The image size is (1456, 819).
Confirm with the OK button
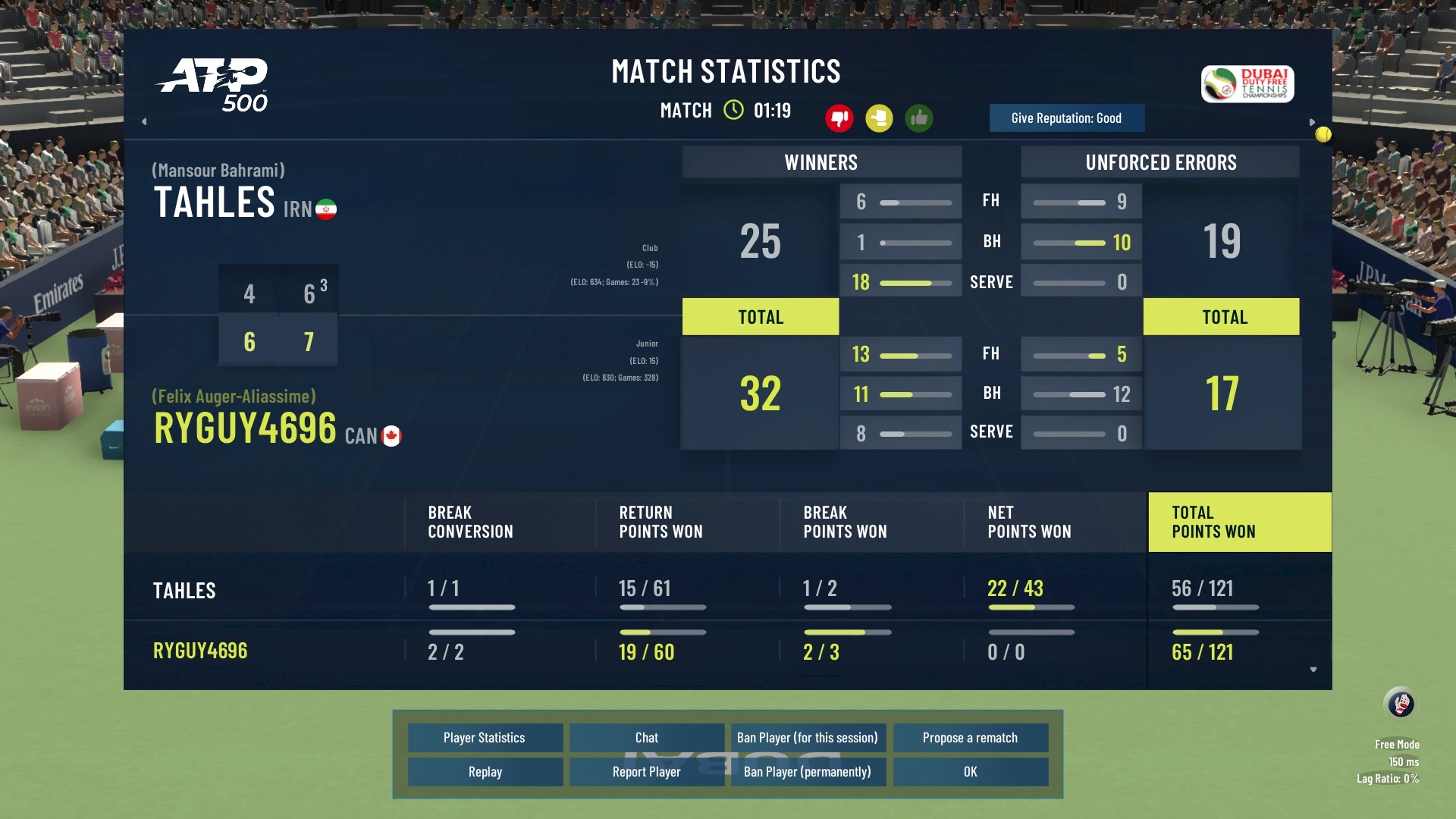(970, 772)
